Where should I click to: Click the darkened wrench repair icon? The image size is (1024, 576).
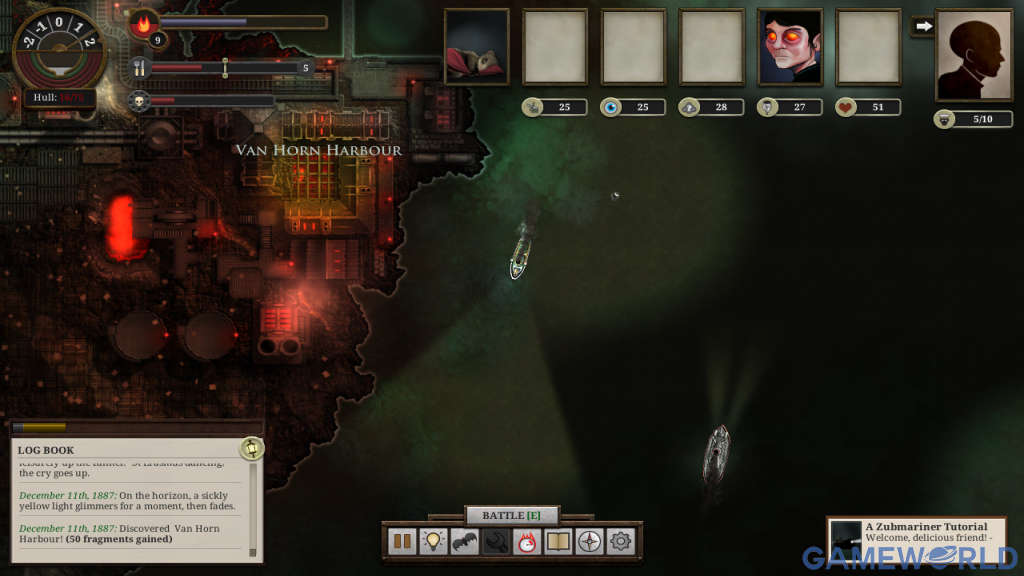click(496, 542)
